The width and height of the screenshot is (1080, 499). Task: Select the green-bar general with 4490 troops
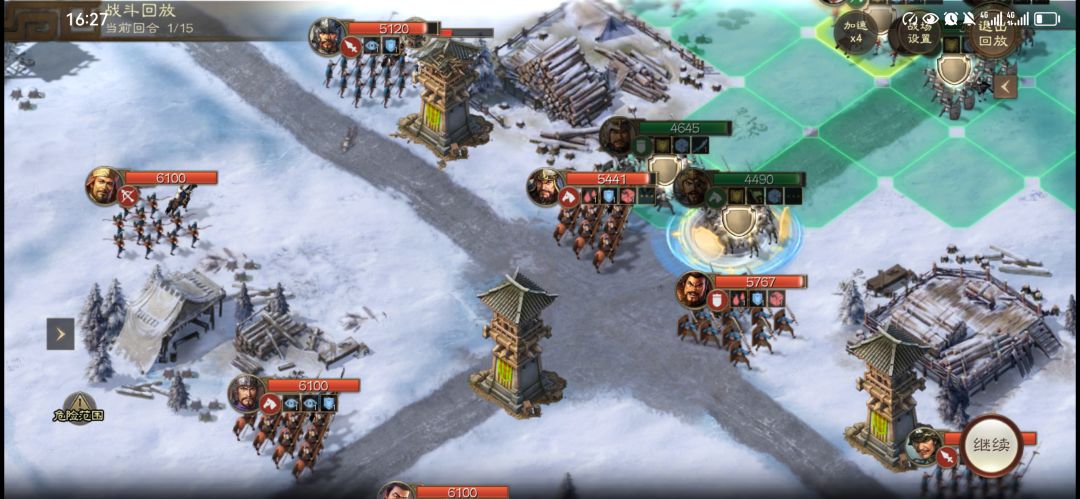point(692,186)
